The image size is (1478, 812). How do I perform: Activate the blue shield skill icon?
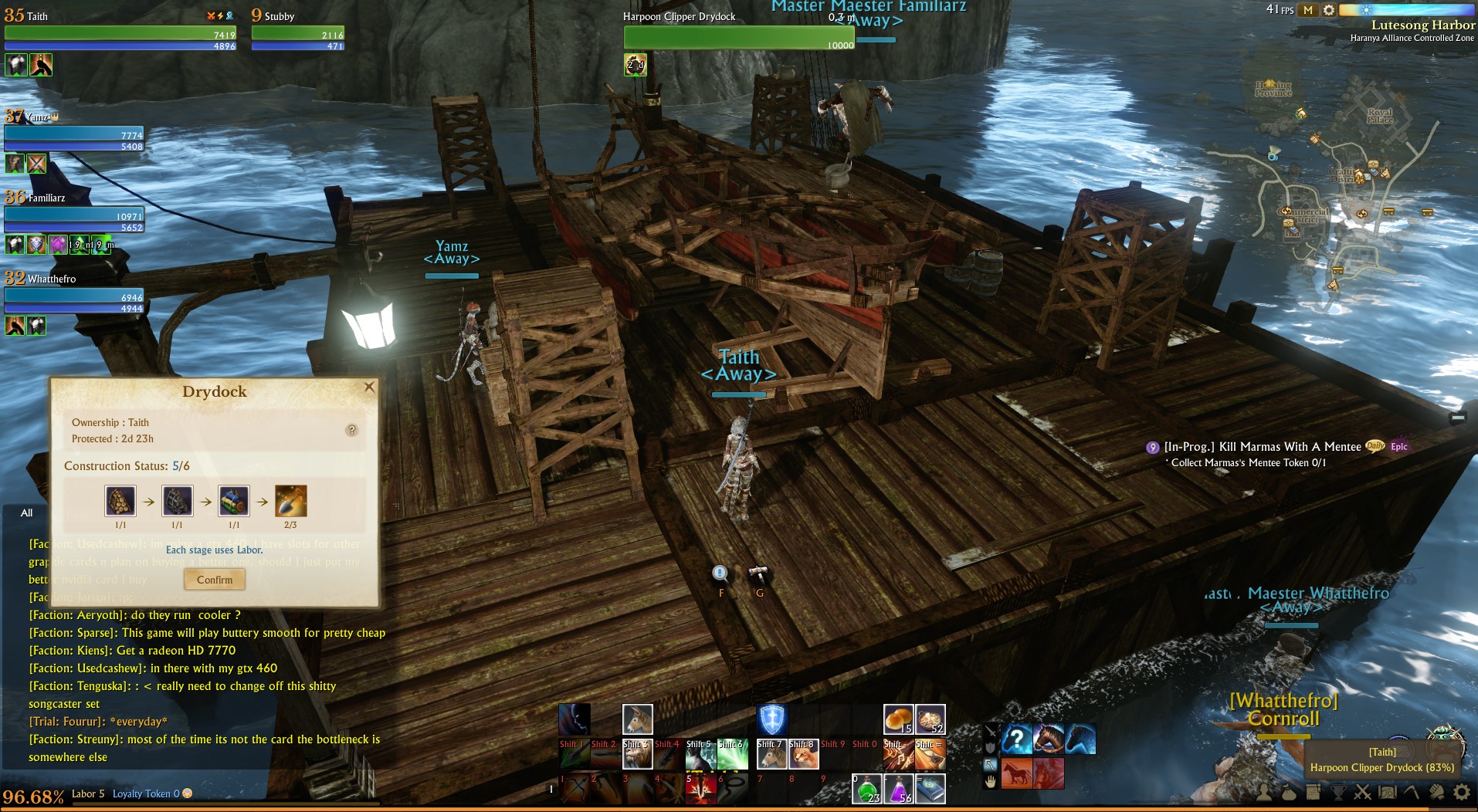pyautogui.click(x=771, y=719)
